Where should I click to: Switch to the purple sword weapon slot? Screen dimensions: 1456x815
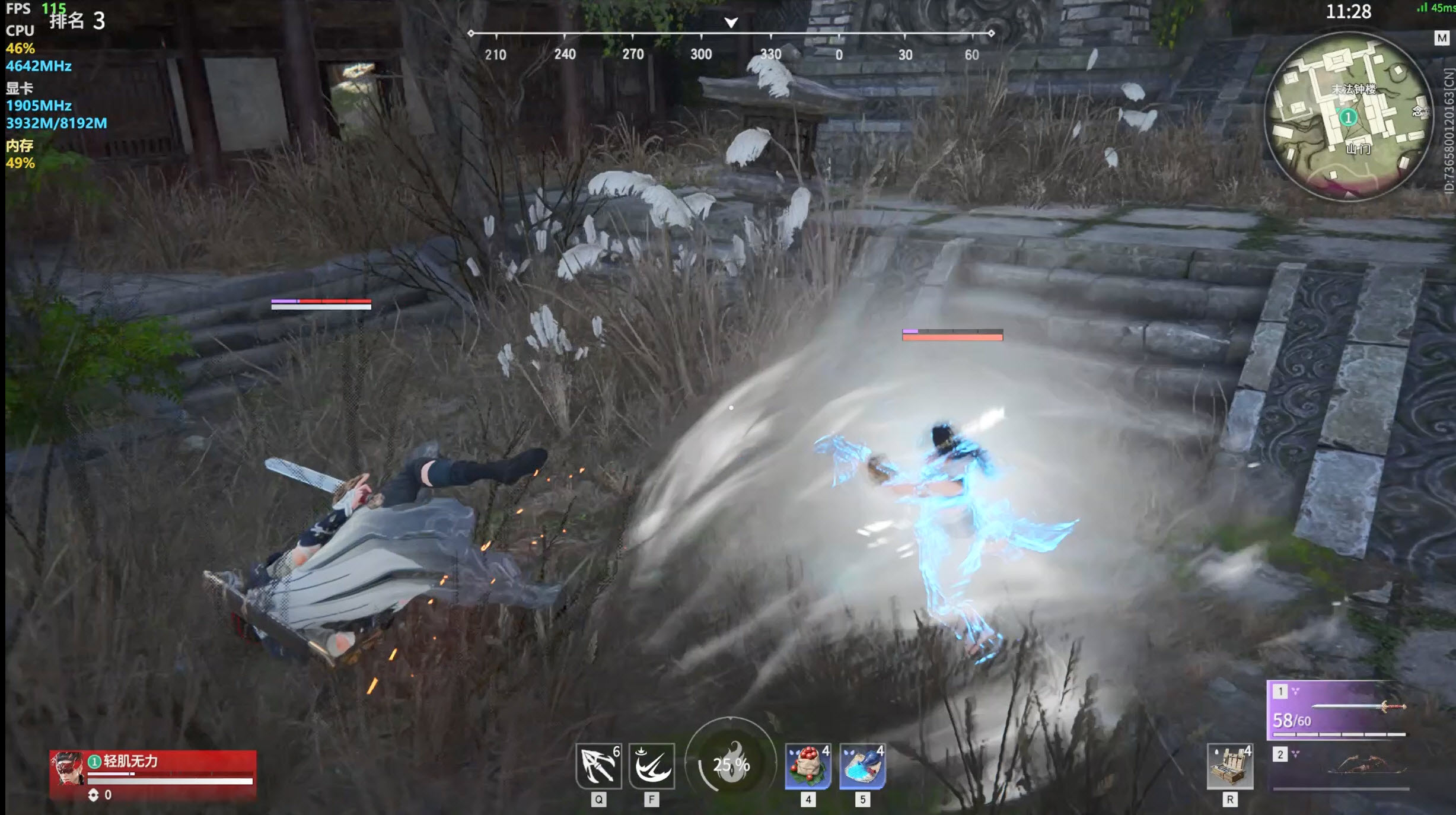pos(1337,710)
